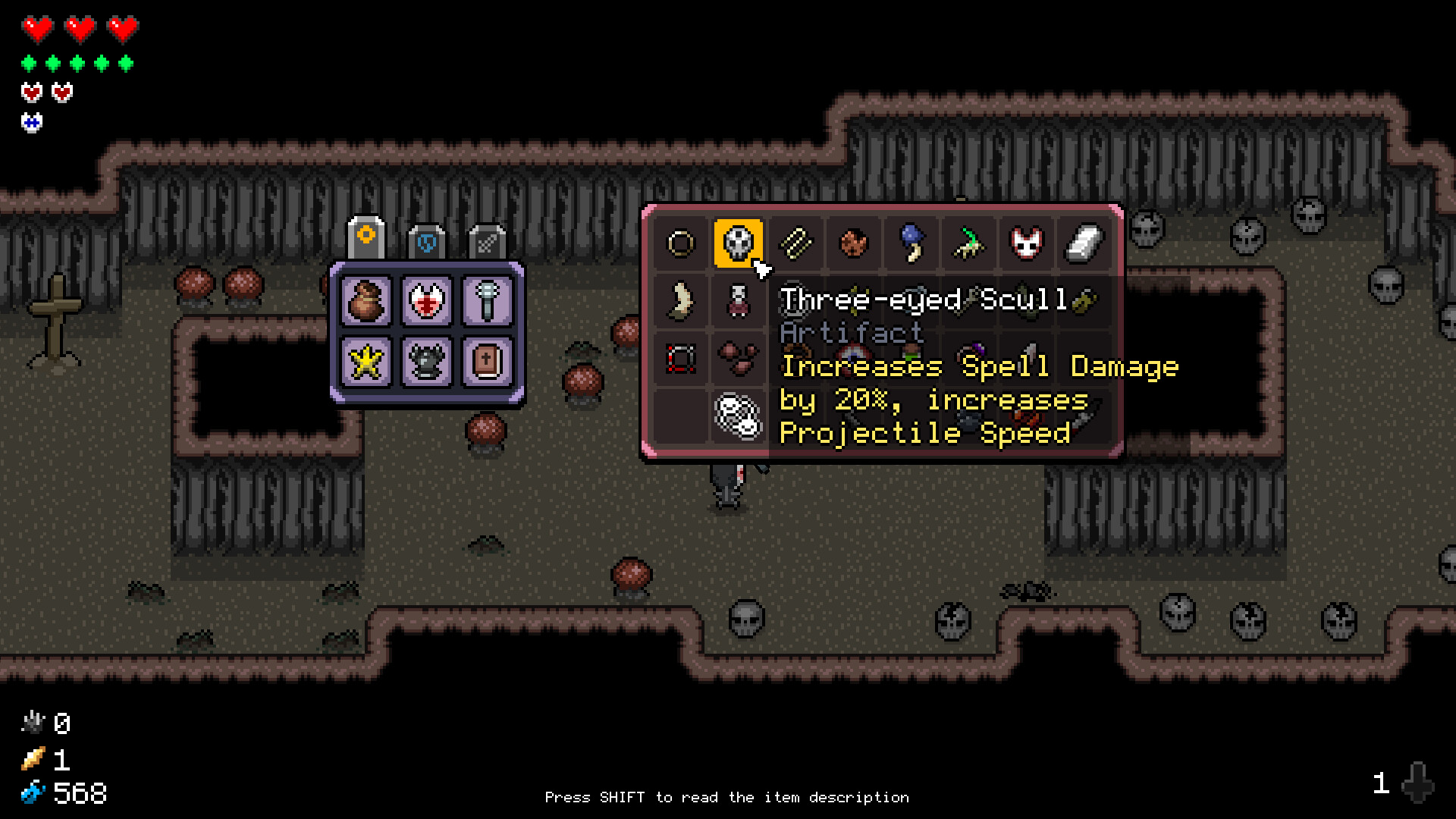Select the yellow star in the shop
Viewport: 1456px width, 819px height.
pyautogui.click(x=366, y=362)
